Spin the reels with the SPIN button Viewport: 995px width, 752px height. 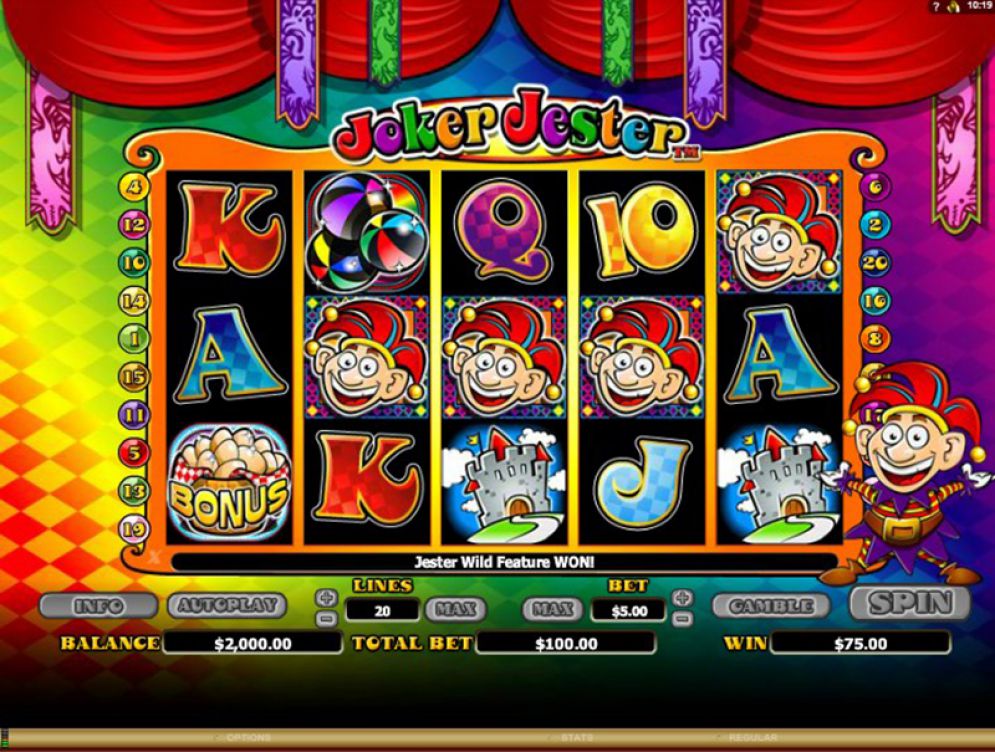click(x=909, y=603)
